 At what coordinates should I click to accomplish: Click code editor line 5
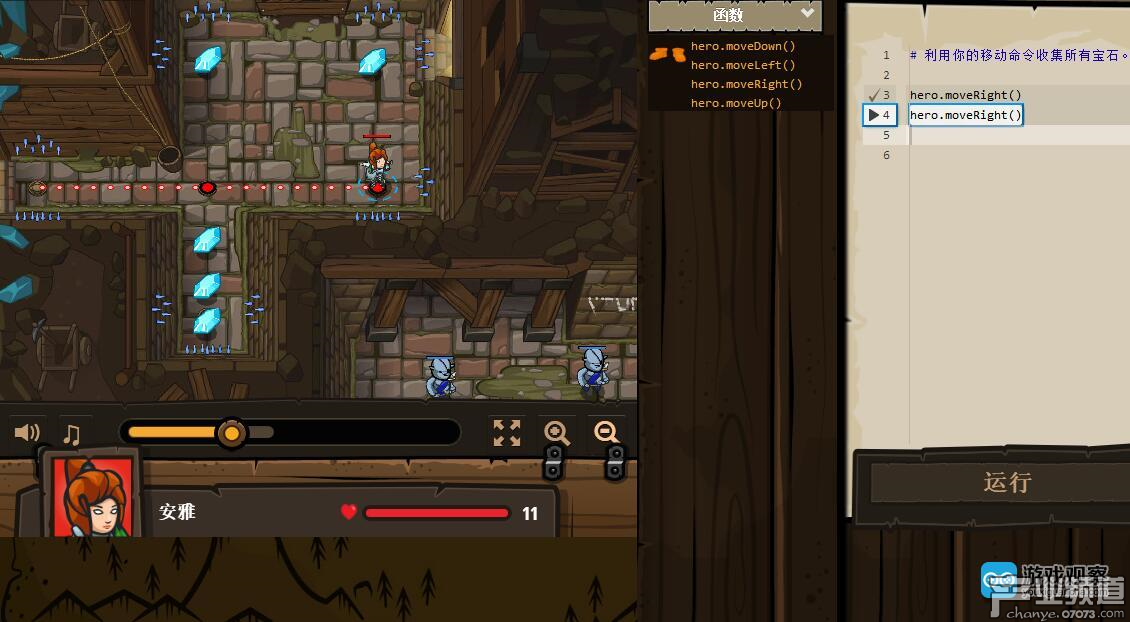pyautogui.click(x=1000, y=135)
